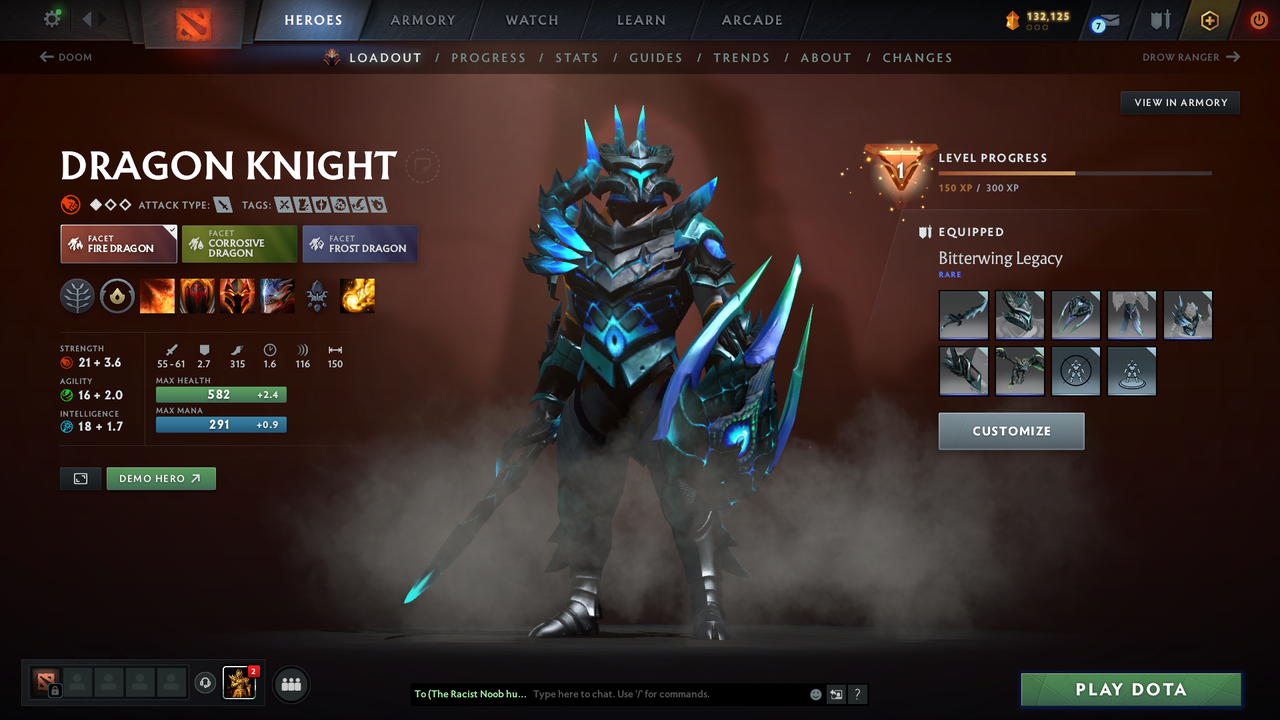Open the Elder Dragon Form ability icon
This screenshot has height=720, width=1280.
point(275,296)
